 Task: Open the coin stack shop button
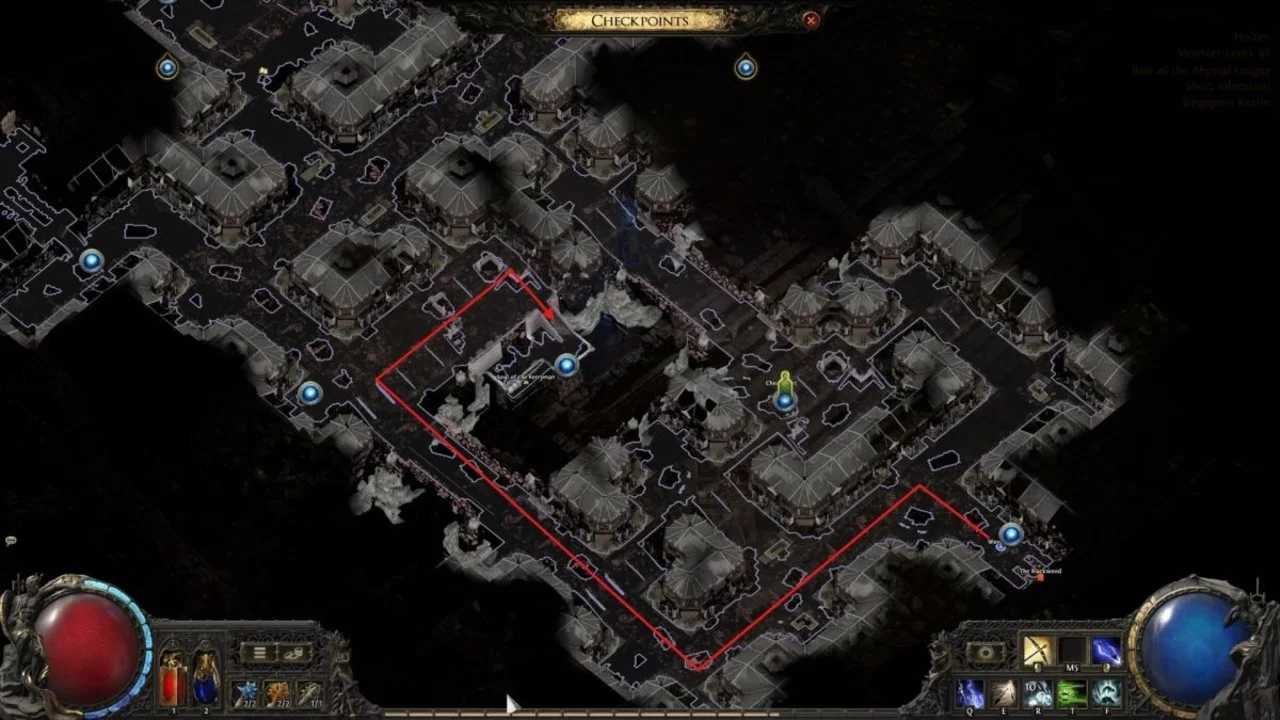tap(294, 653)
